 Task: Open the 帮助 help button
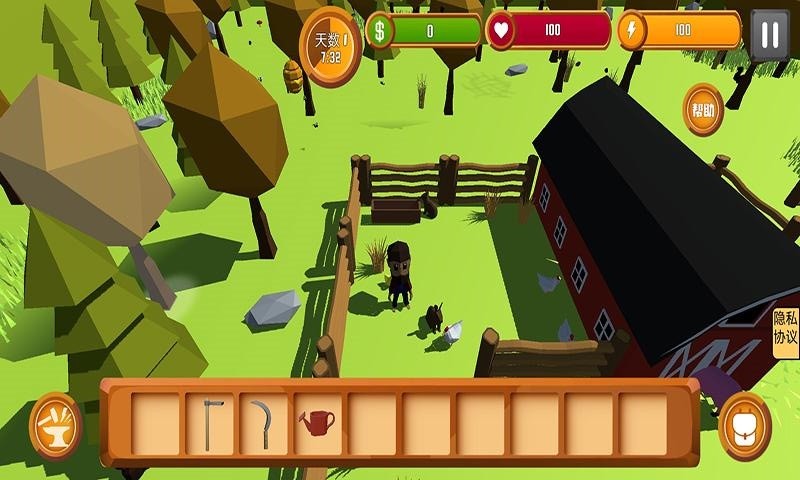tap(703, 110)
